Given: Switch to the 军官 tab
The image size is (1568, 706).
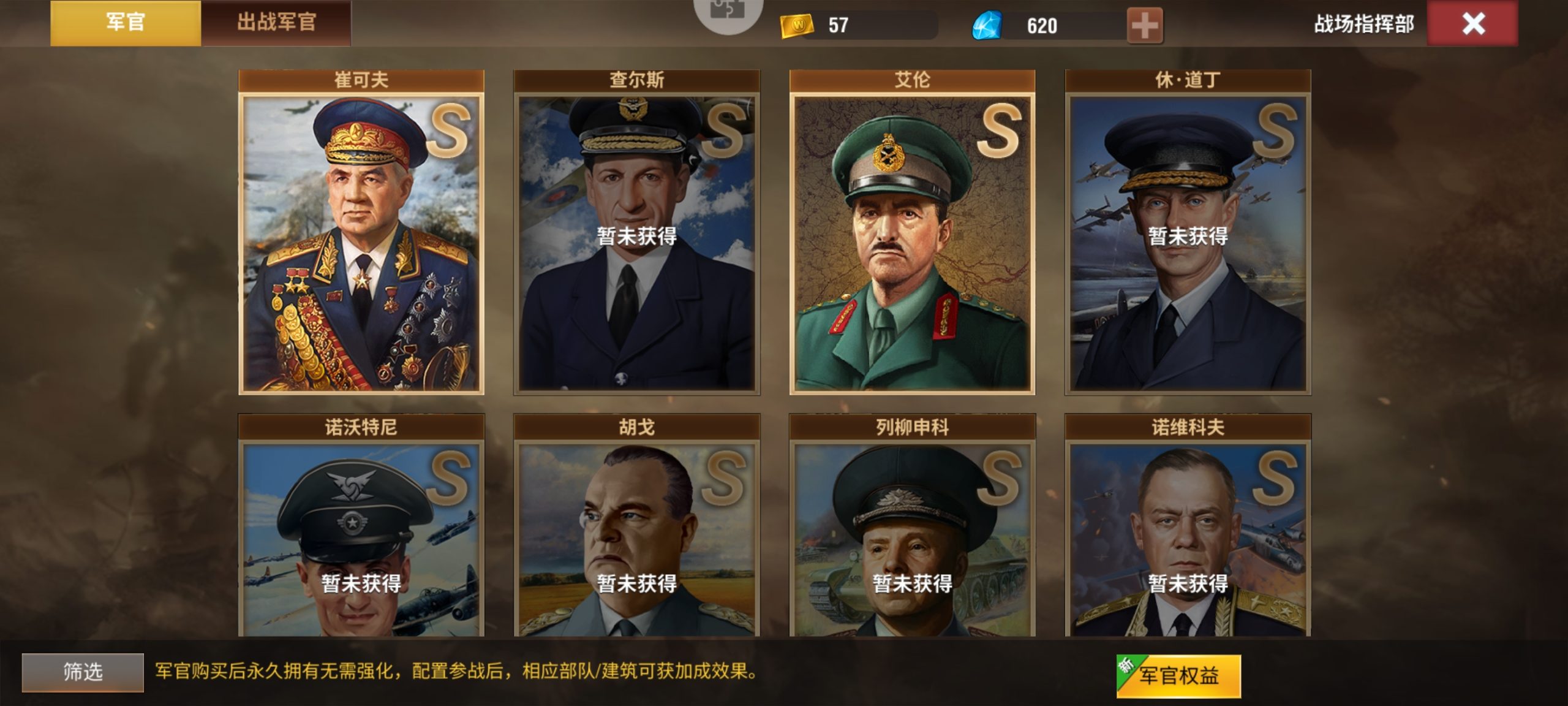Looking at the screenshot, I should click(125, 23).
